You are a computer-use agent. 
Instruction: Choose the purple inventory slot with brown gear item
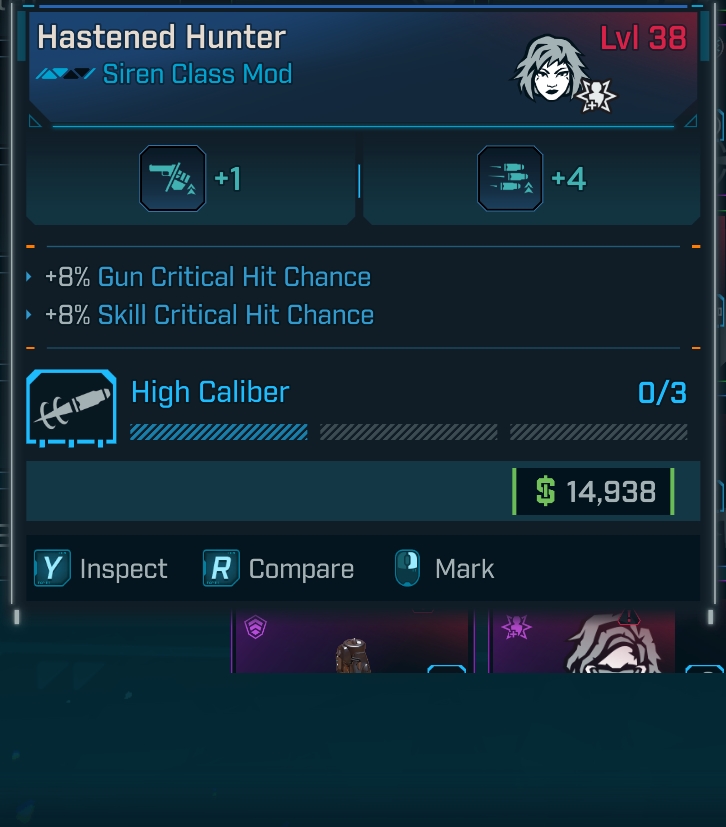click(x=350, y=642)
